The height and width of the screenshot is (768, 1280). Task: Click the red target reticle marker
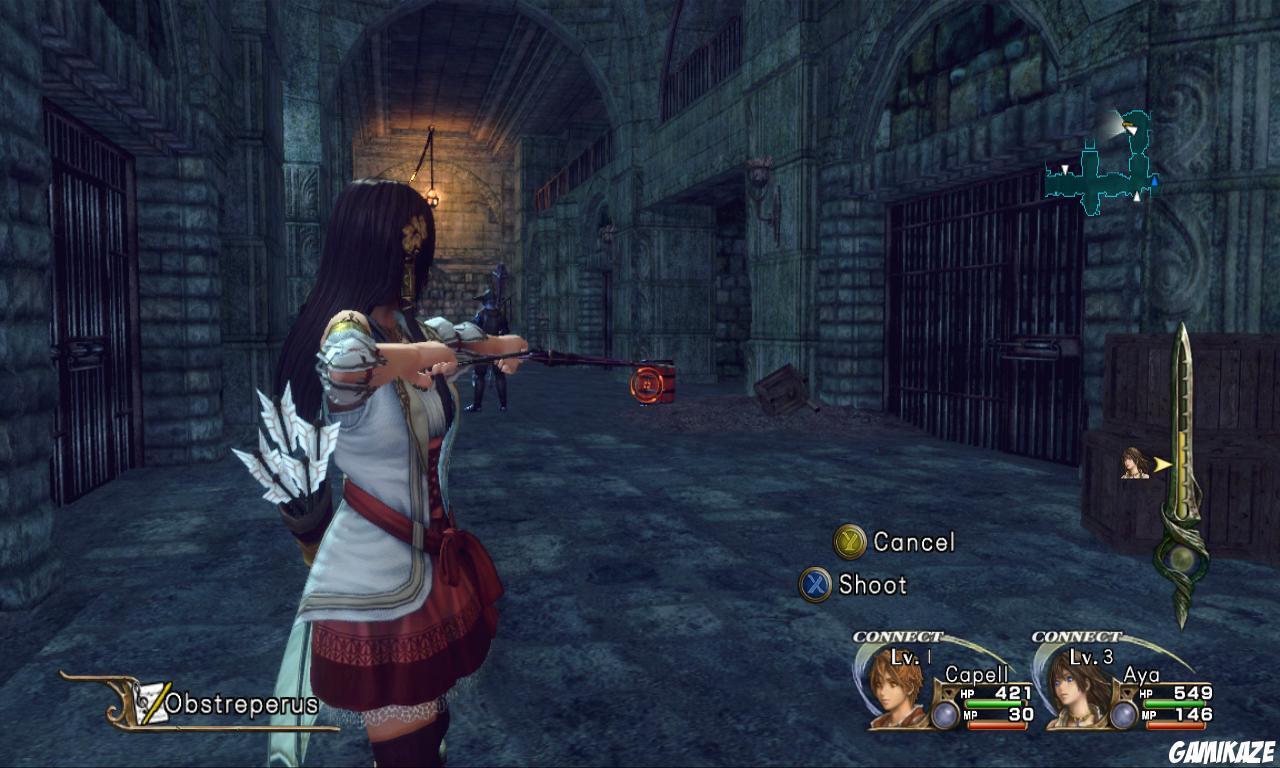(x=646, y=382)
